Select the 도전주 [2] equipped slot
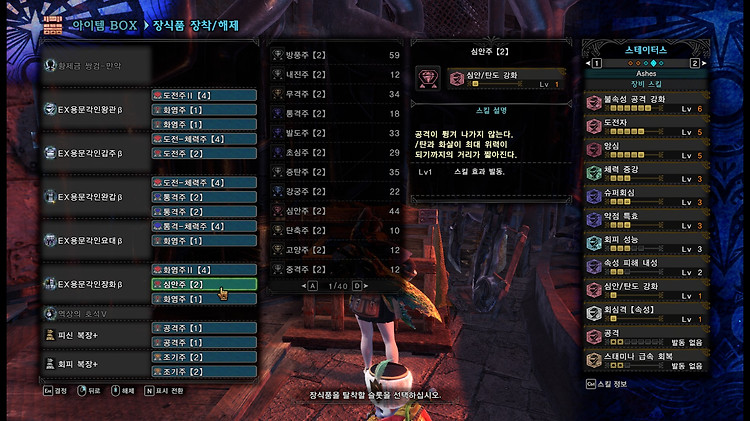The image size is (750, 421). (x=204, y=154)
